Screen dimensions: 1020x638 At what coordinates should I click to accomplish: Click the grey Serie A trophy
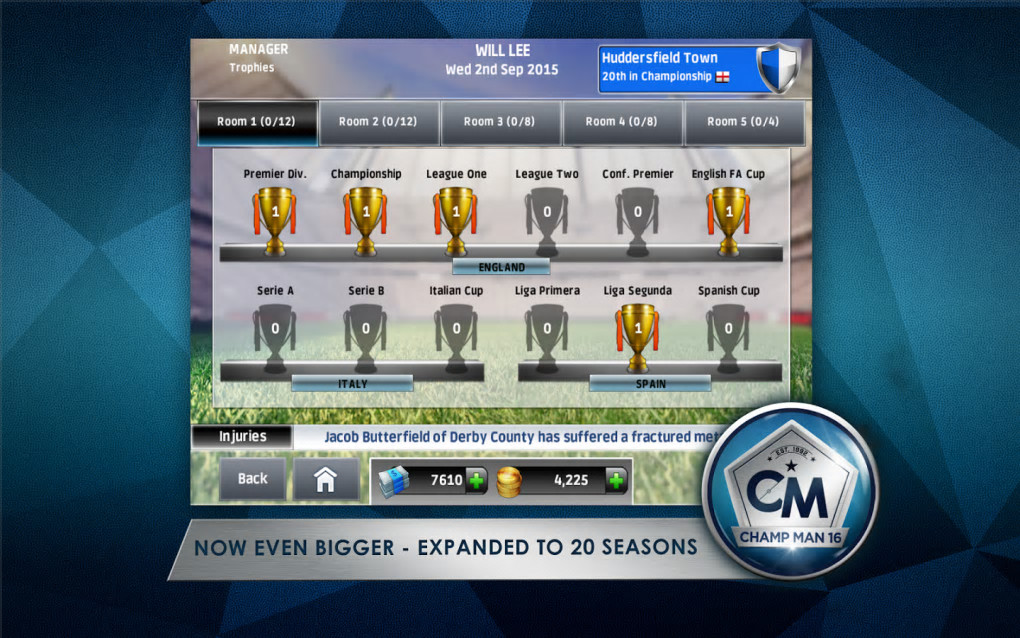click(274, 334)
